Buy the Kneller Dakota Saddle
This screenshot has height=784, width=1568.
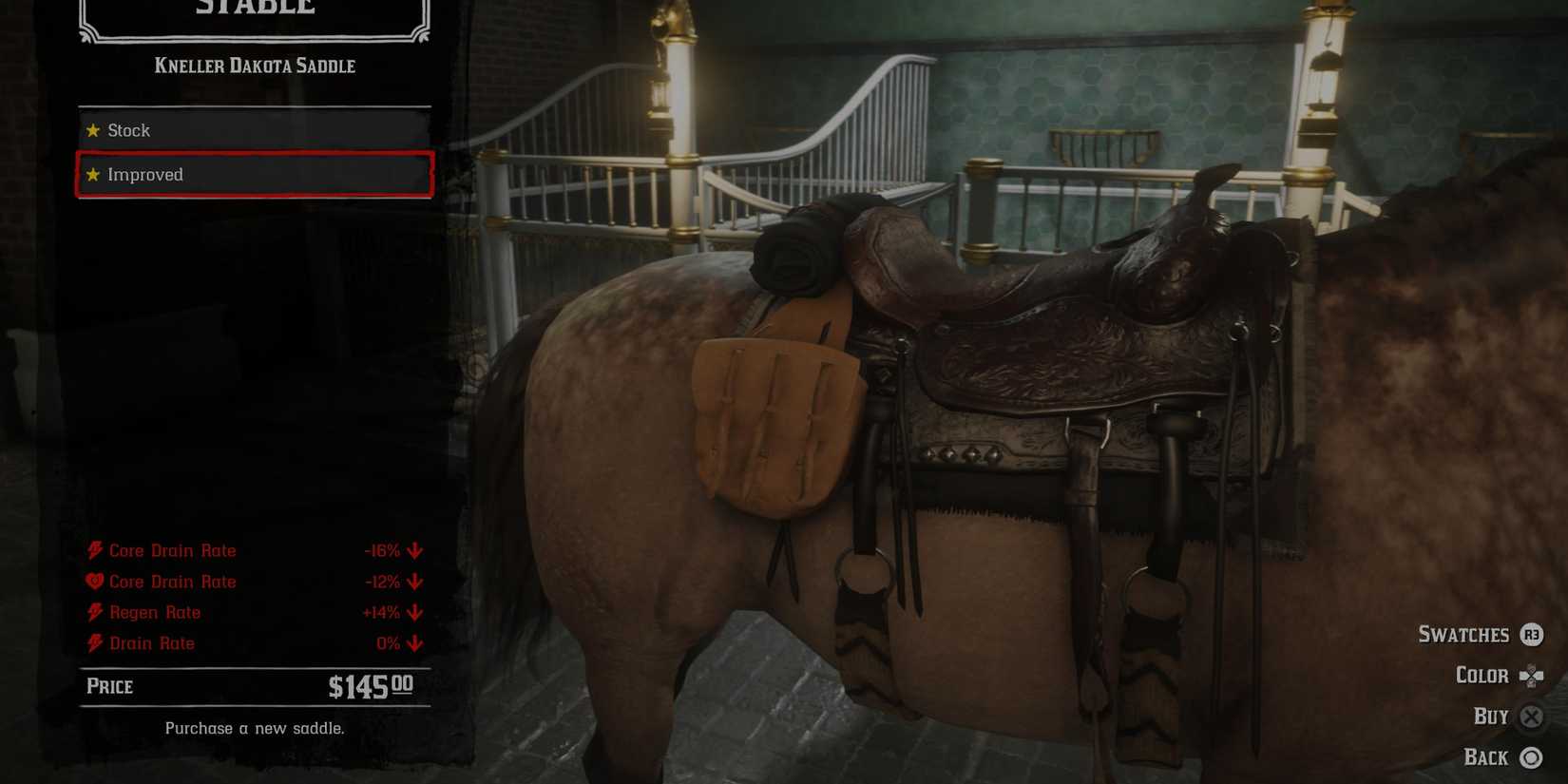1532,717
